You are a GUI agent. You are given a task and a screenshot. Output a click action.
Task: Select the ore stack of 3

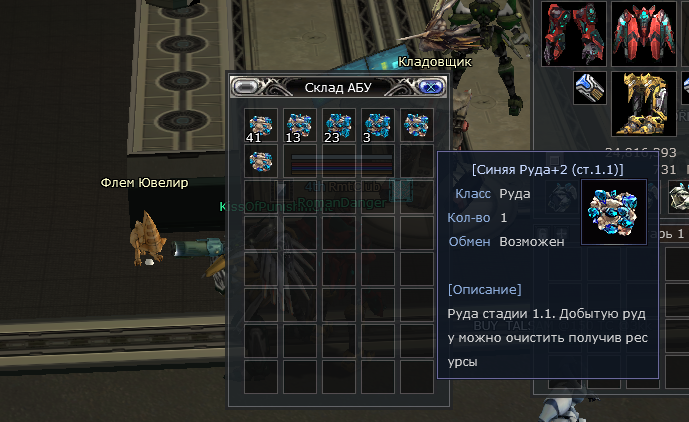pos(377,125)
